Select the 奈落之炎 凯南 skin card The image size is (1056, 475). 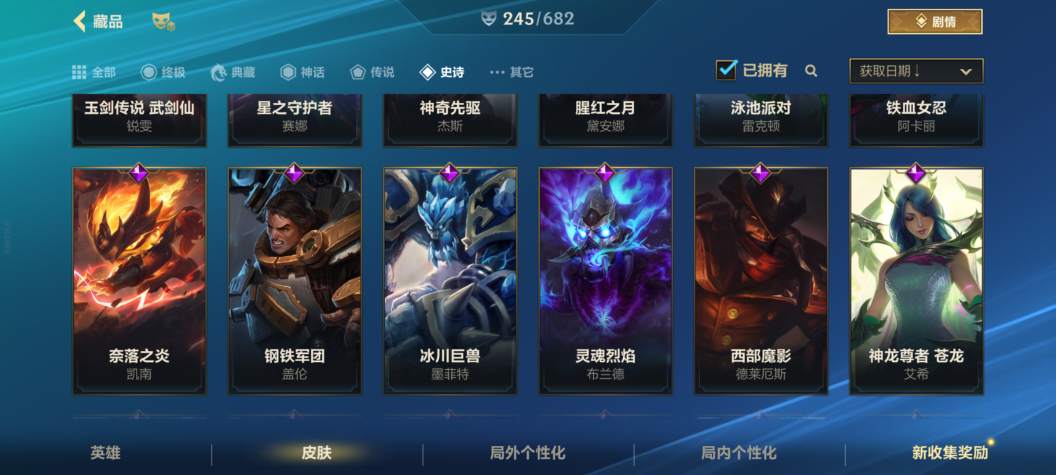point(139,280)
